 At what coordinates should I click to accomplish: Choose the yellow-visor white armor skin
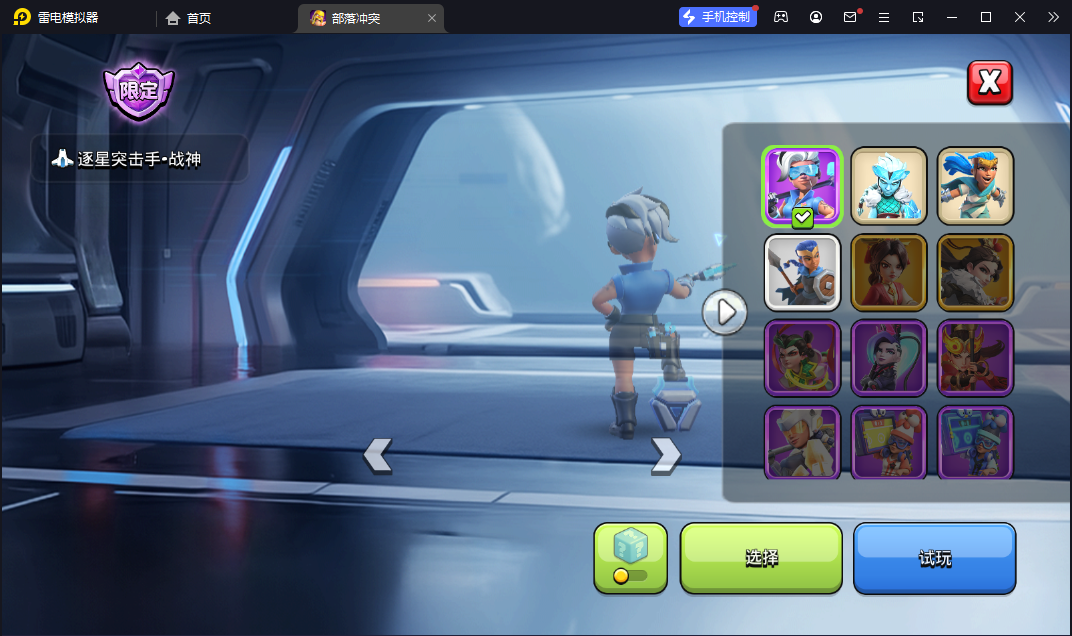tap(802, 442)
